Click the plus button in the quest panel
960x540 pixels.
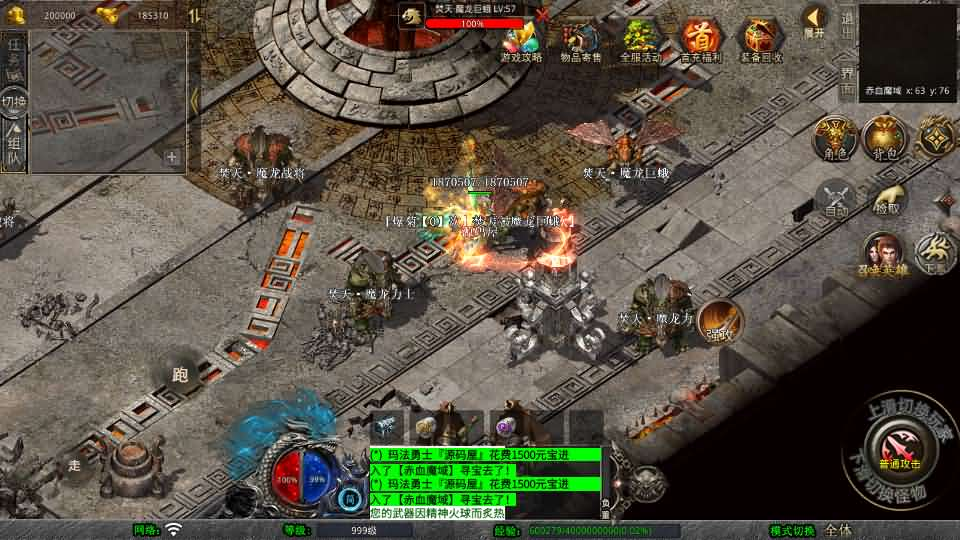coord(172,156)
